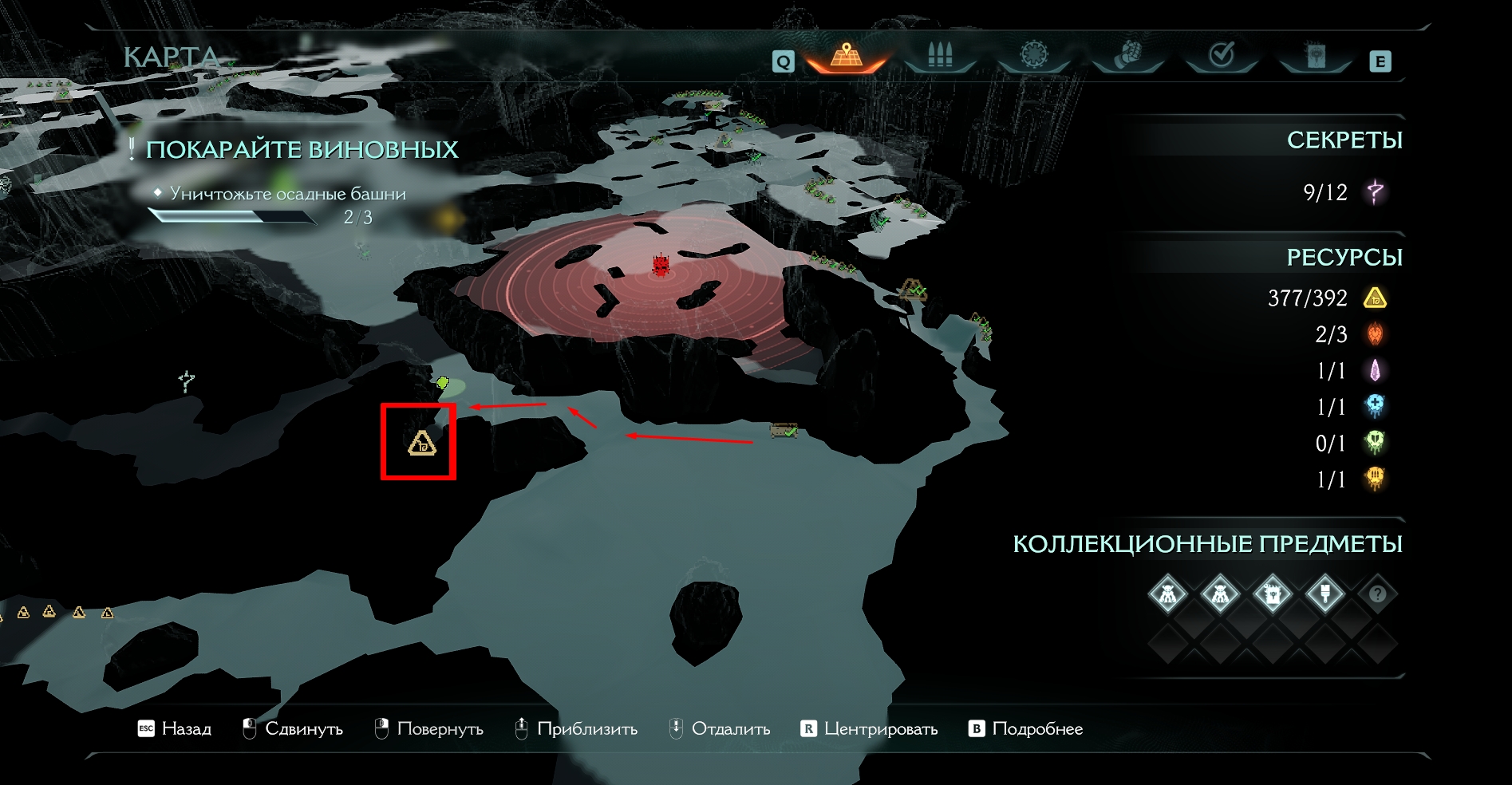The width and height of the screenshot is (1512, 785).
Task: Choose the paintbrush collectible
Action: (x=1324, y=594)
